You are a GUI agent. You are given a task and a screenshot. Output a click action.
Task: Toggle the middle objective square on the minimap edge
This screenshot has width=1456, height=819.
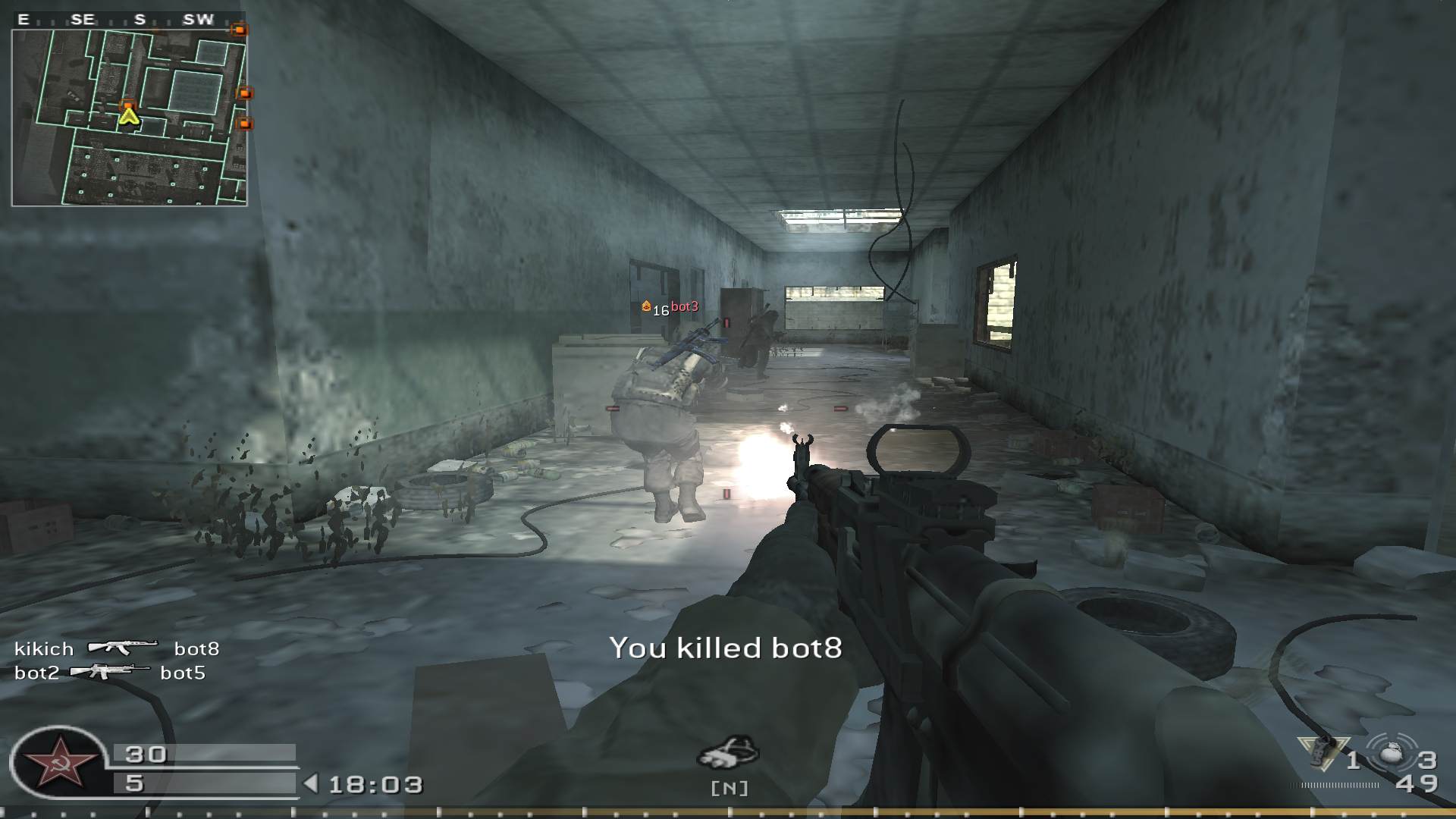click(x=244, y=91)
